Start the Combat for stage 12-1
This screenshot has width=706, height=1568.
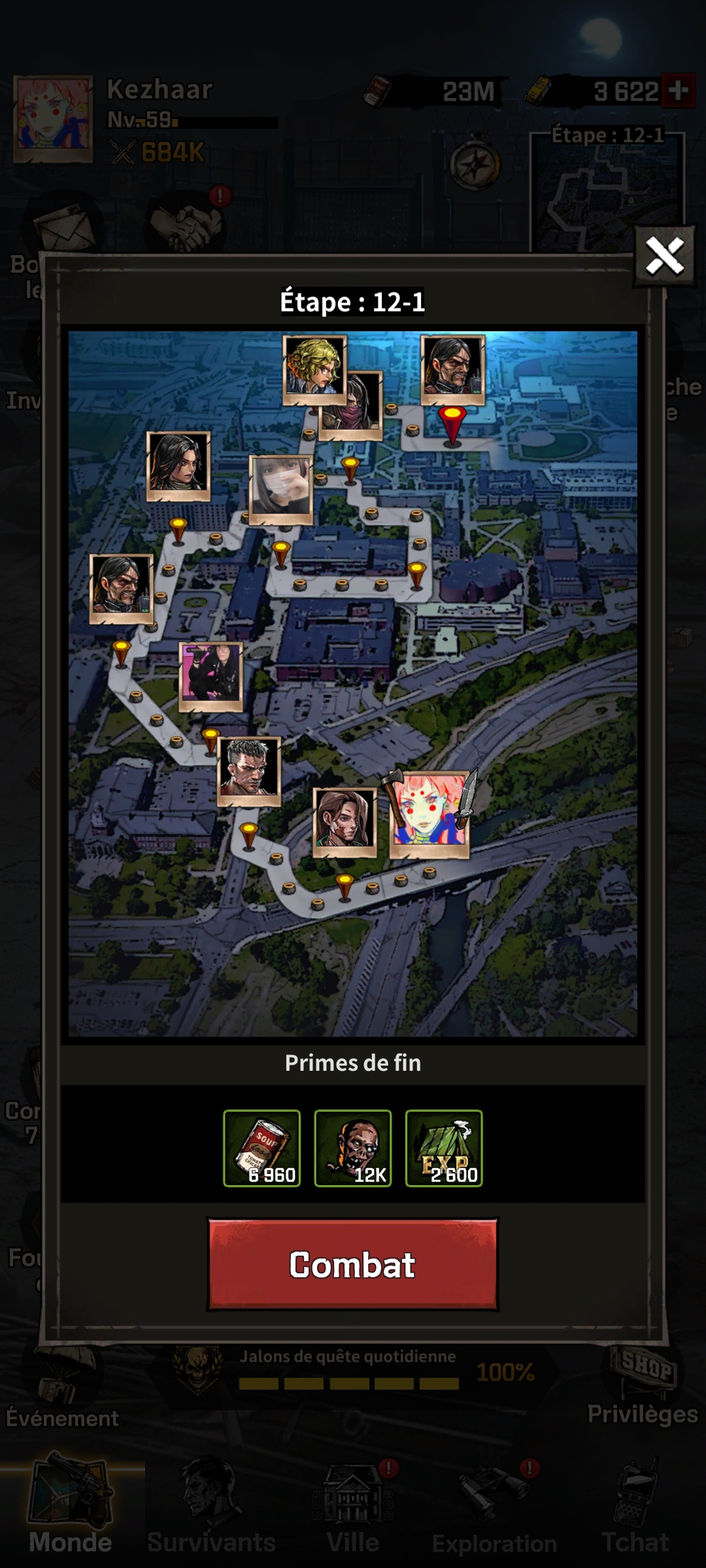(352, 1264)
